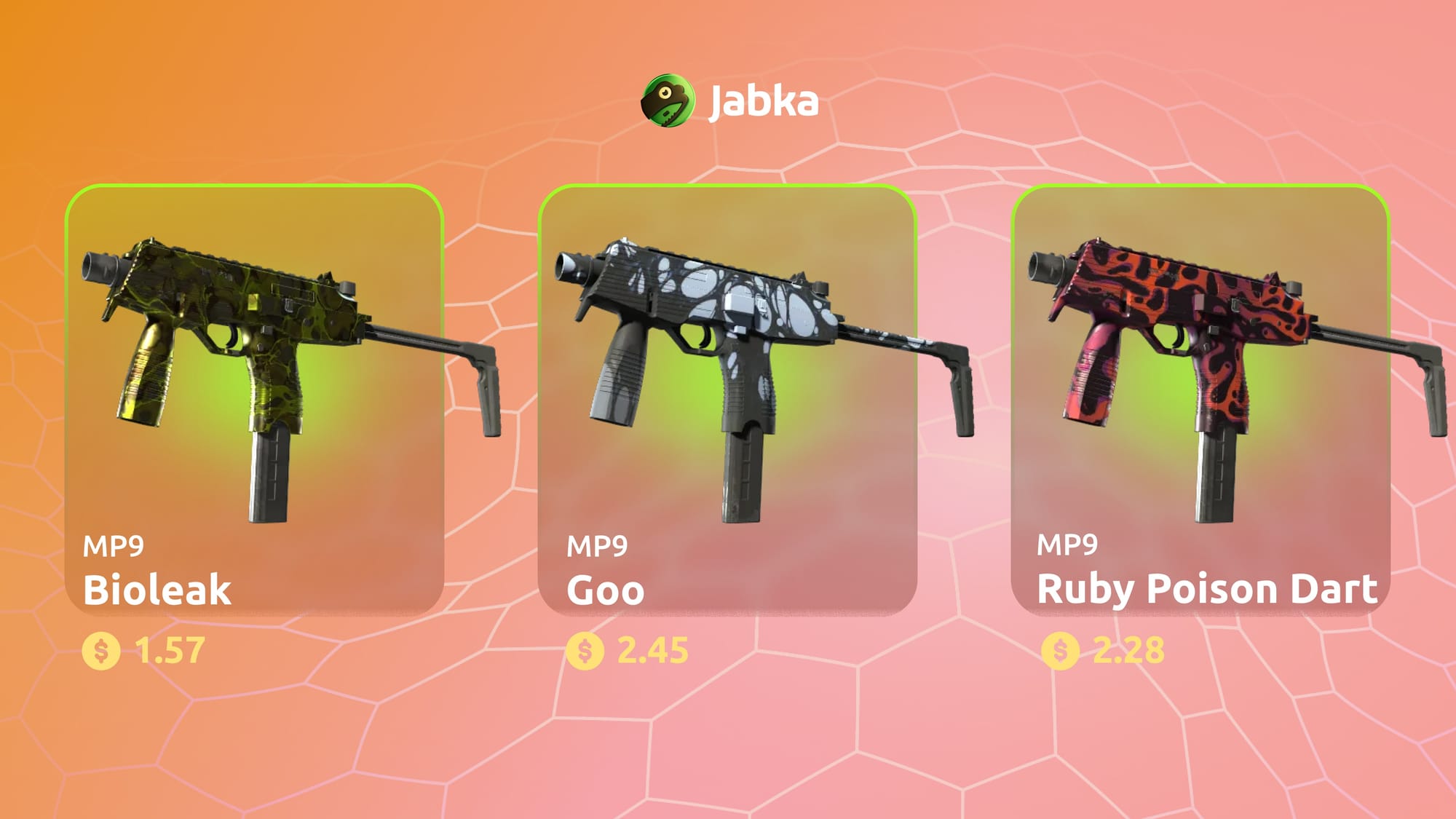Pick the MP9 Ruby Poison Dart card
The width and height of the screenshot is (1456, 819).
point(1200,400)
